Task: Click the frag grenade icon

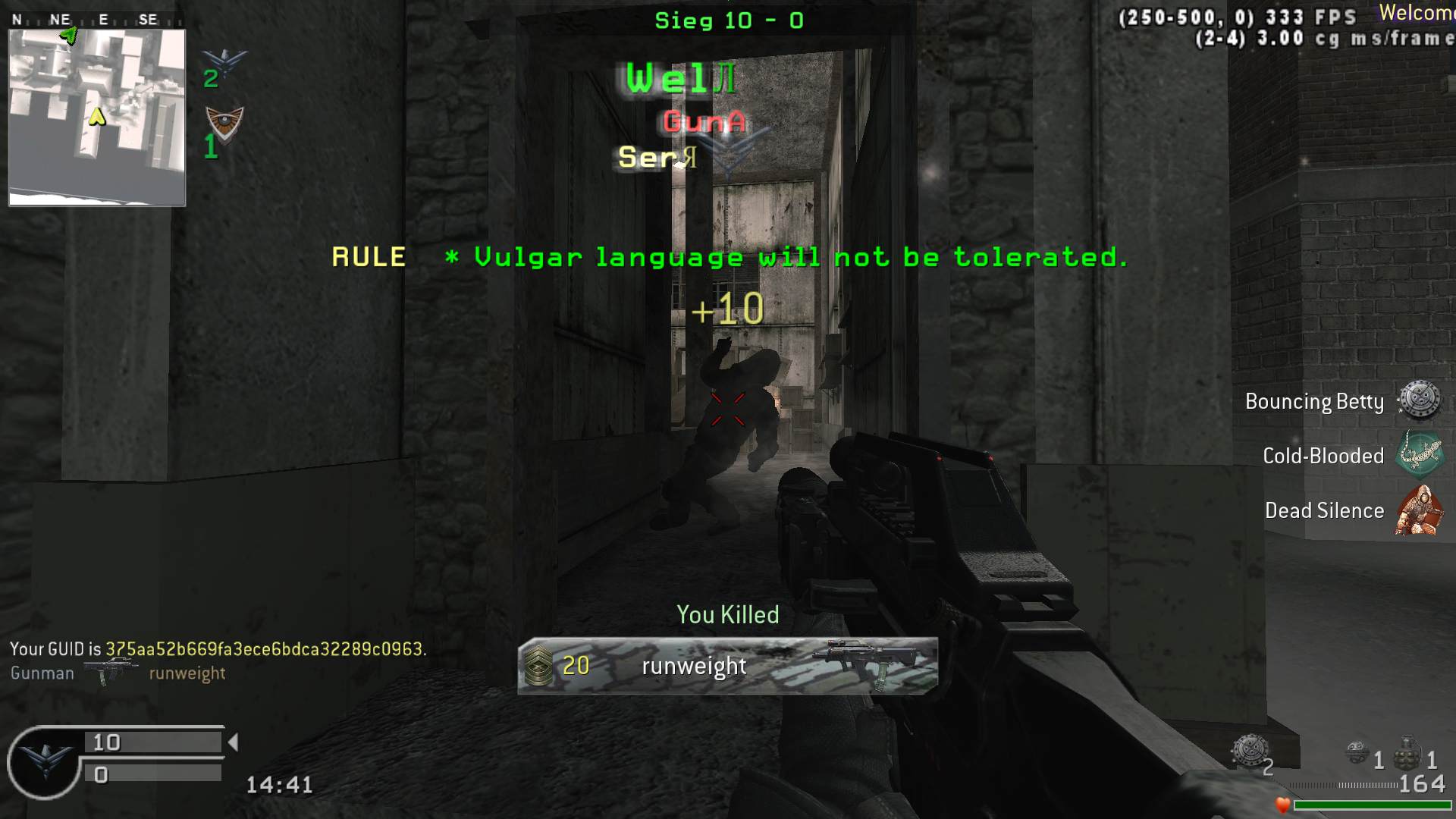Action: (x=1407, y=754)
